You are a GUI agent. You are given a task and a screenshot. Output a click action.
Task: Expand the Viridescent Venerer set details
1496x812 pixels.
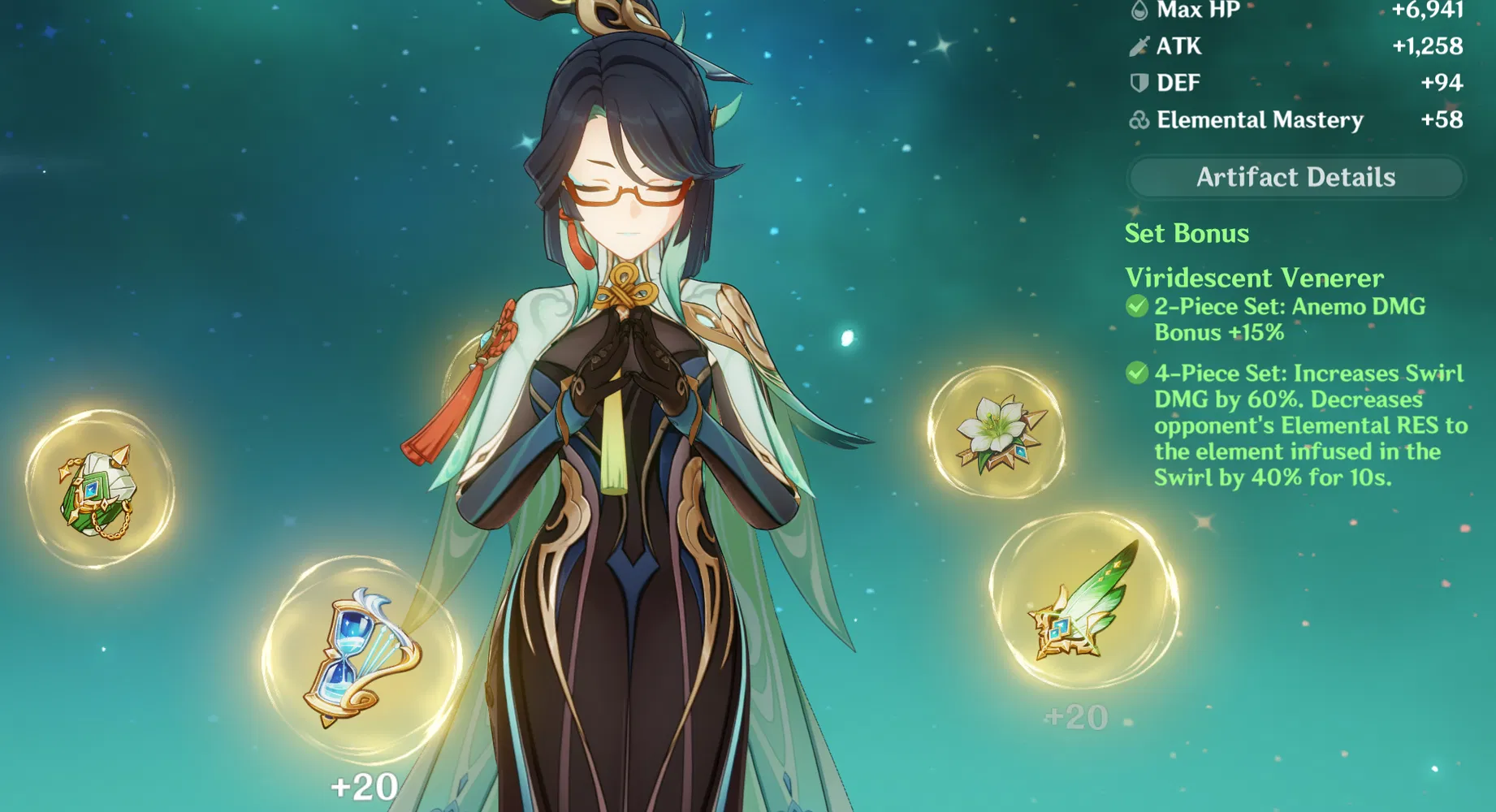[1252, 278]
